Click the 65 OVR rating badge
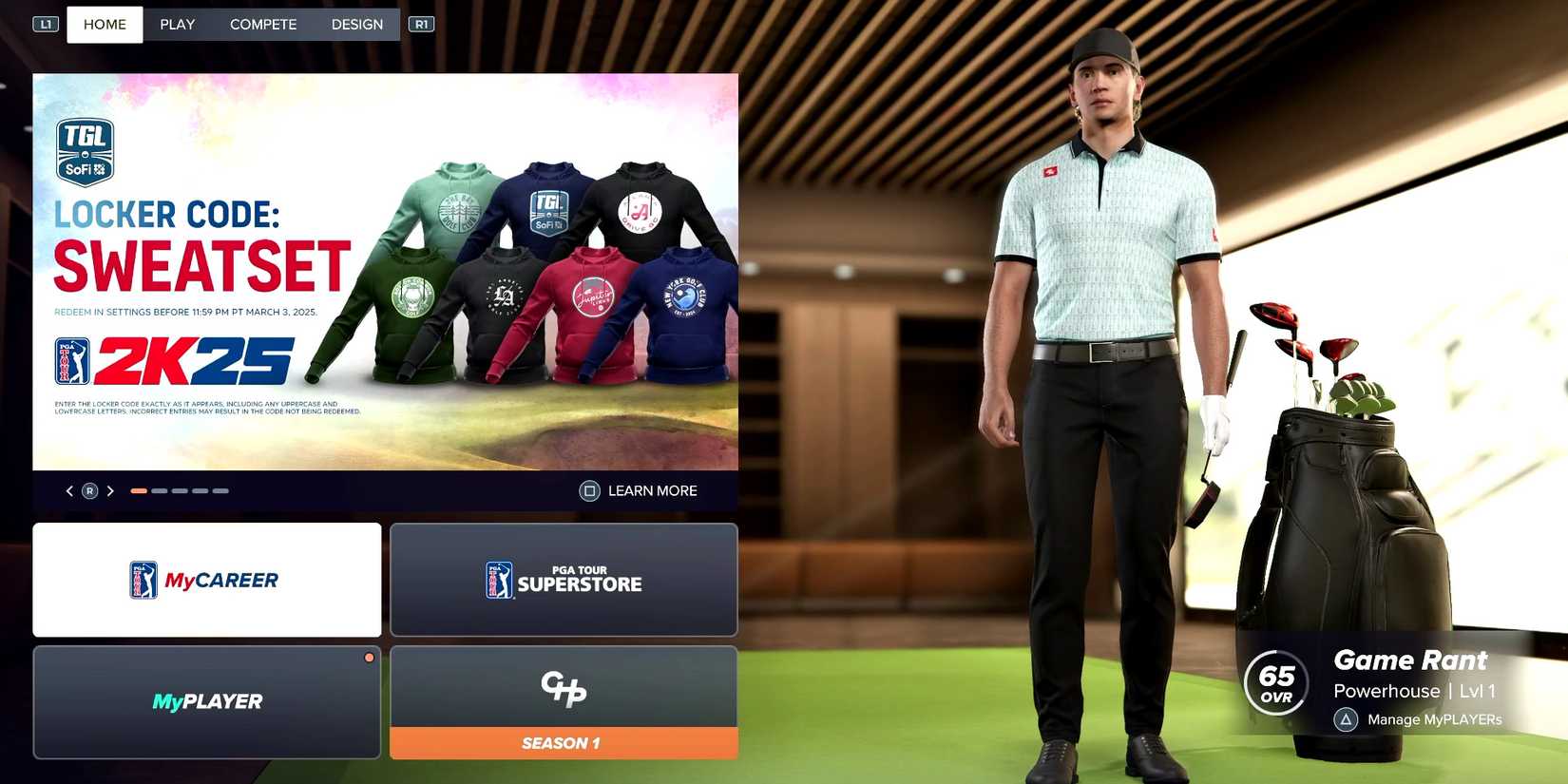 (1276, 681)
